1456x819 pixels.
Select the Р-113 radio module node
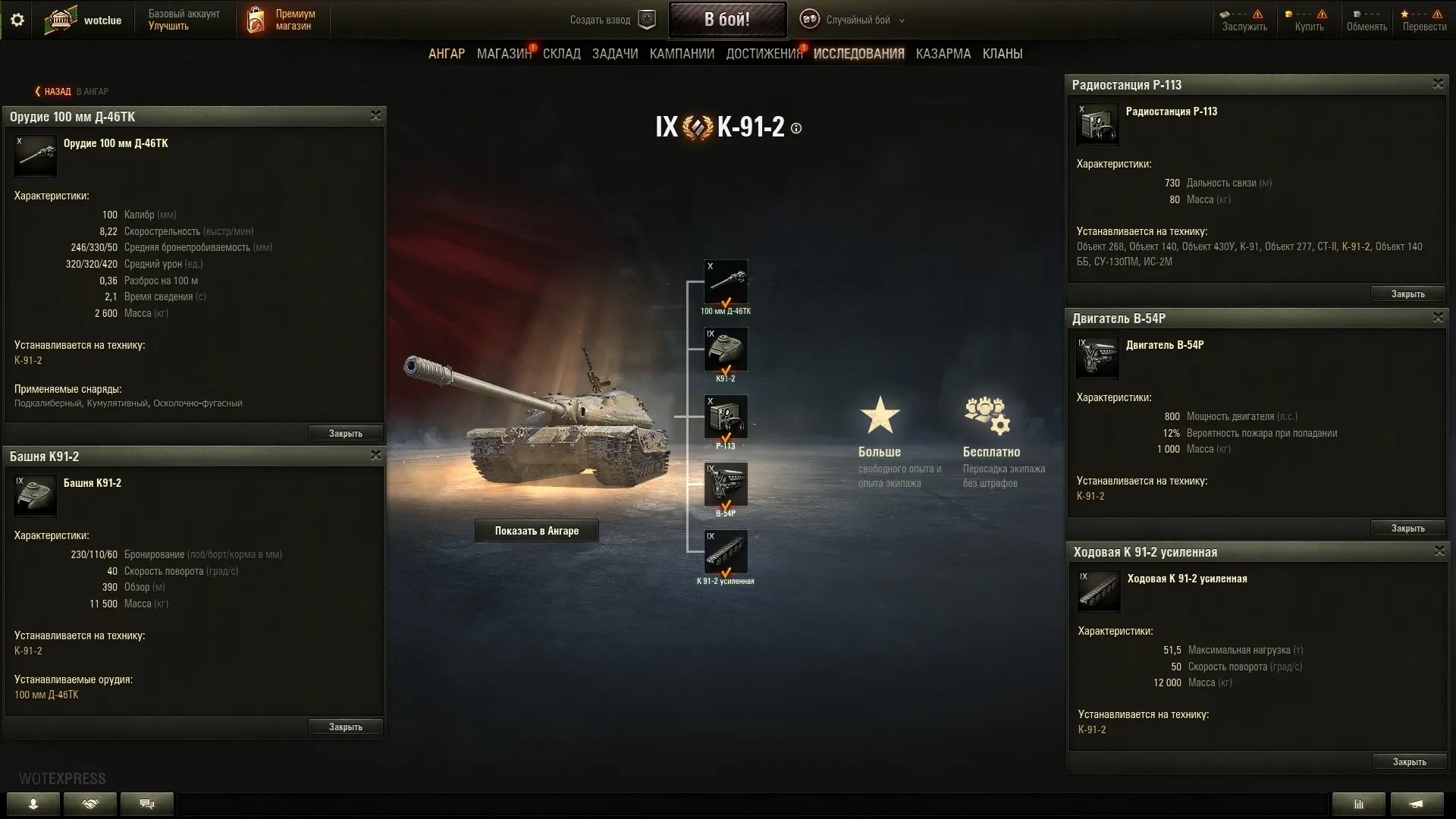726,417
